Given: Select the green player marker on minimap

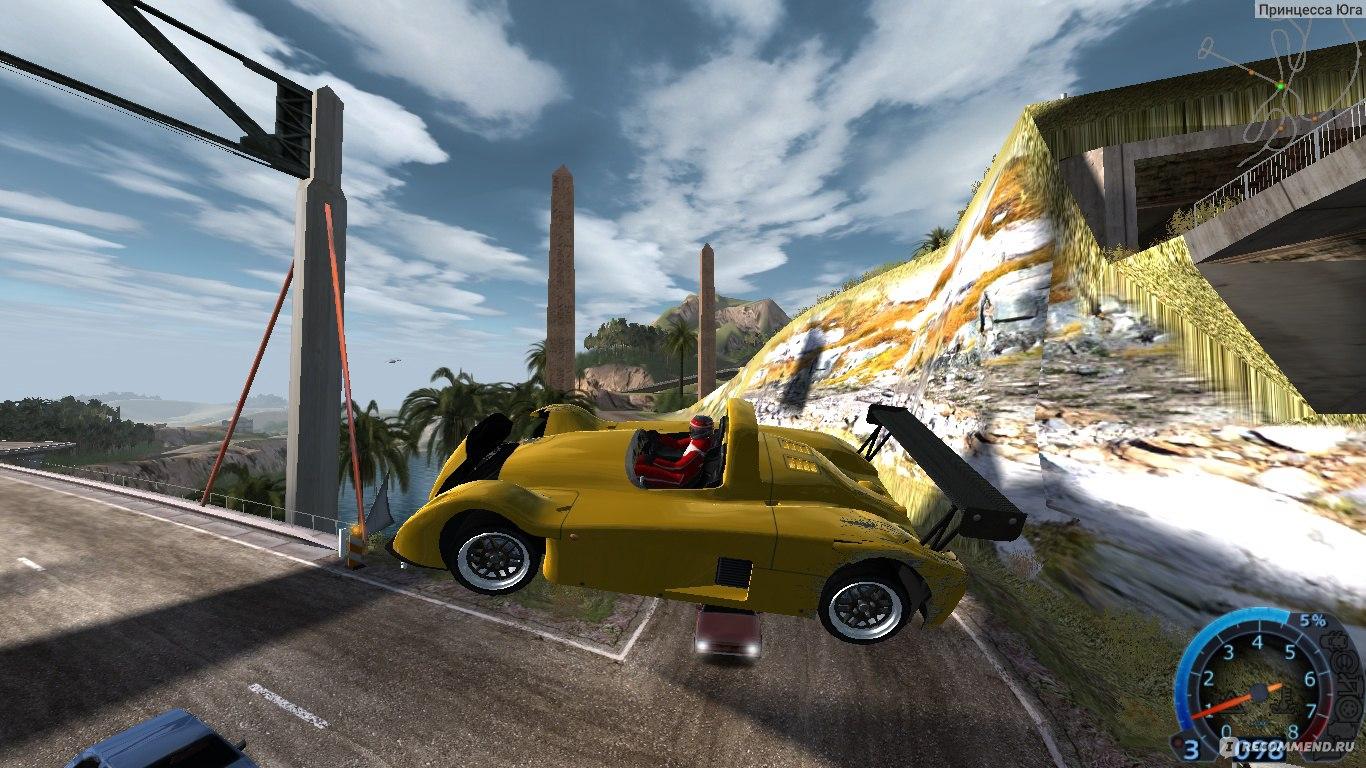Looking at the screenshot, I should (1279, 87).
